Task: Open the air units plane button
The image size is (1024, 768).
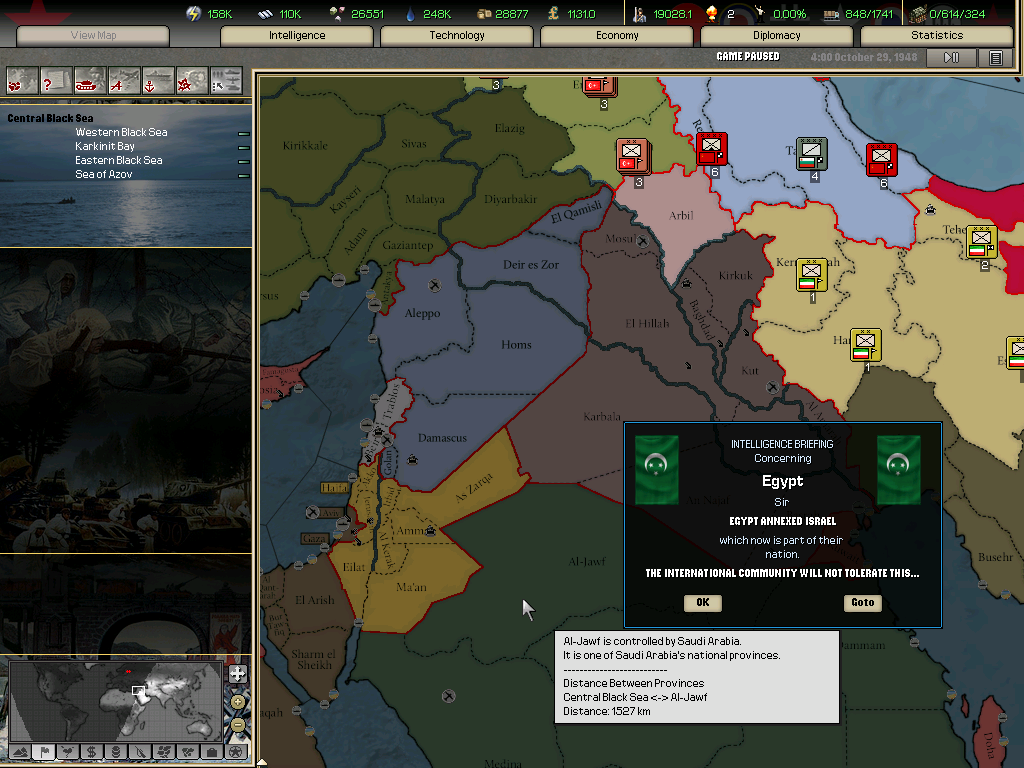Action: click(125, 80)
